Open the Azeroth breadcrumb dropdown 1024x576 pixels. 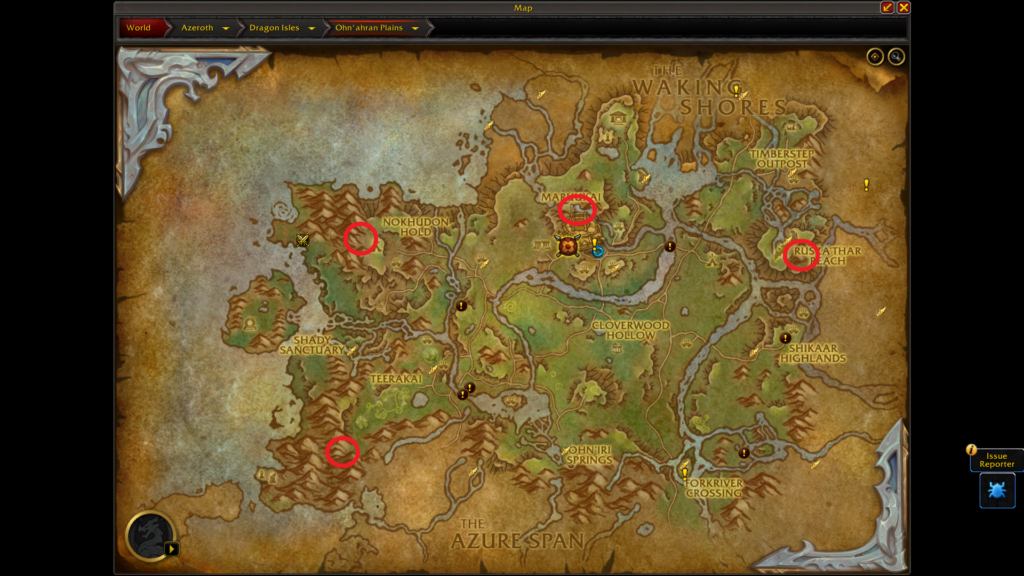click(x=226, y=28)
